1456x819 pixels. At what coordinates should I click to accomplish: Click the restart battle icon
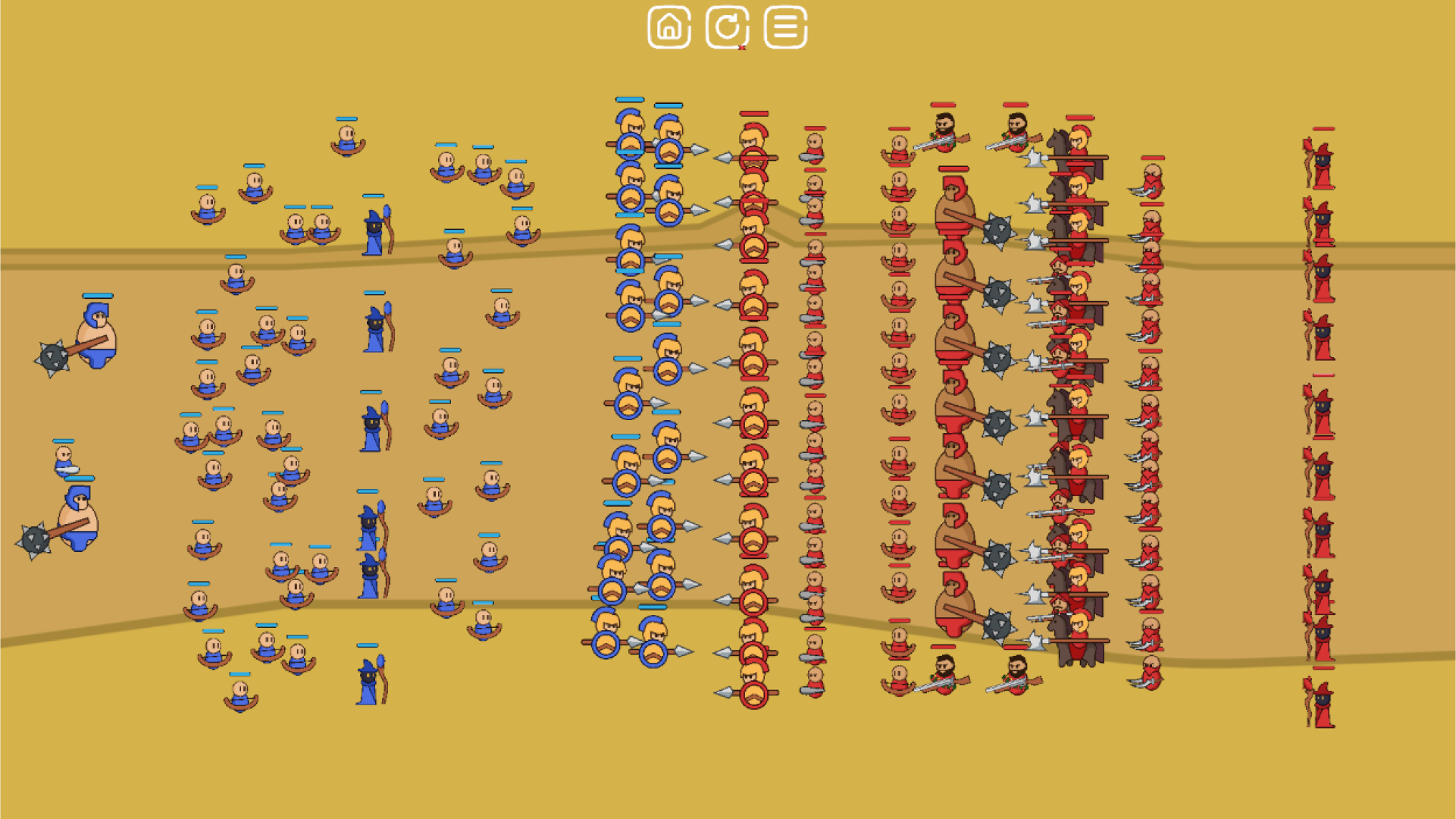click(x=726, y=28)
